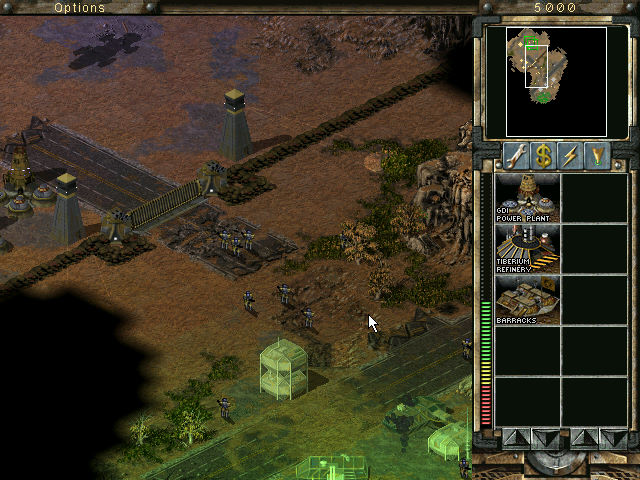Activate the wrench repair button
The image size is (640, 480).
(516, 156)
